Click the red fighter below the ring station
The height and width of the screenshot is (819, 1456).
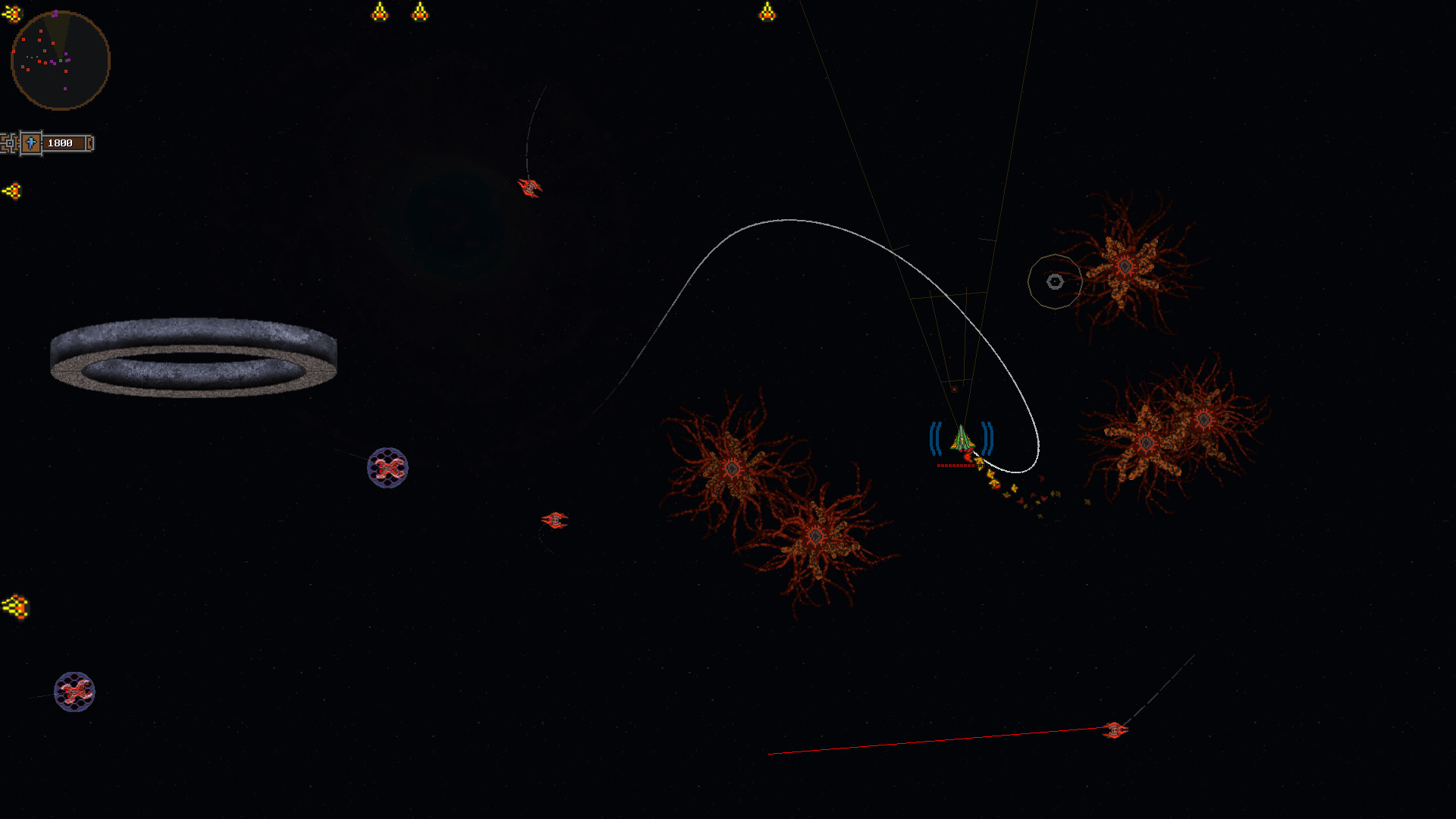coord(556,519)
